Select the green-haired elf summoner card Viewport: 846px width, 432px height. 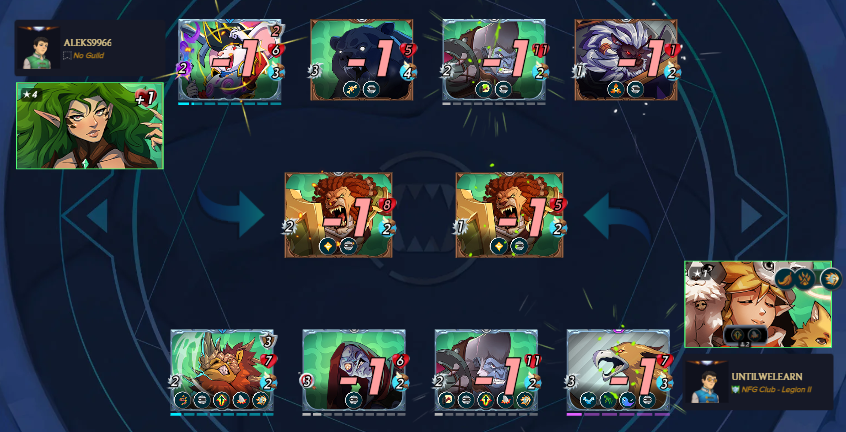pos(89,125)
